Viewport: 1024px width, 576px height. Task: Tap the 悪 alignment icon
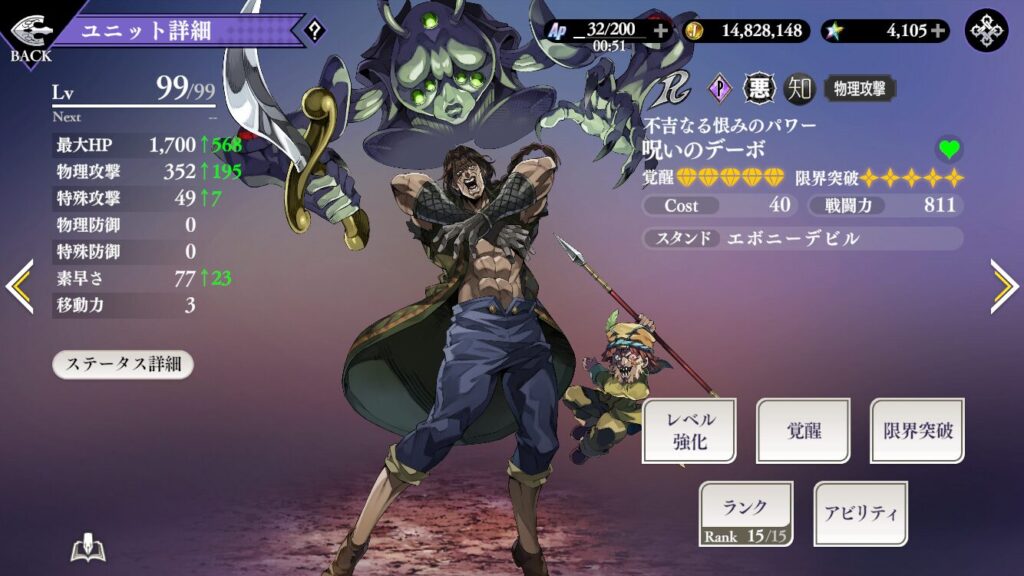click(759, 89)
